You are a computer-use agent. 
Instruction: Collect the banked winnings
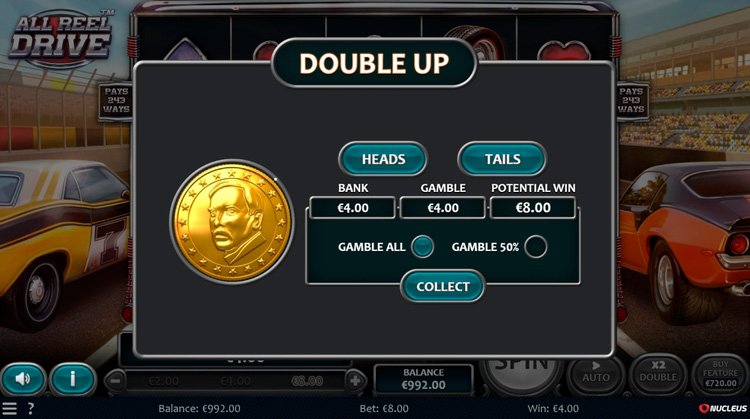click(x=442, y=286)
